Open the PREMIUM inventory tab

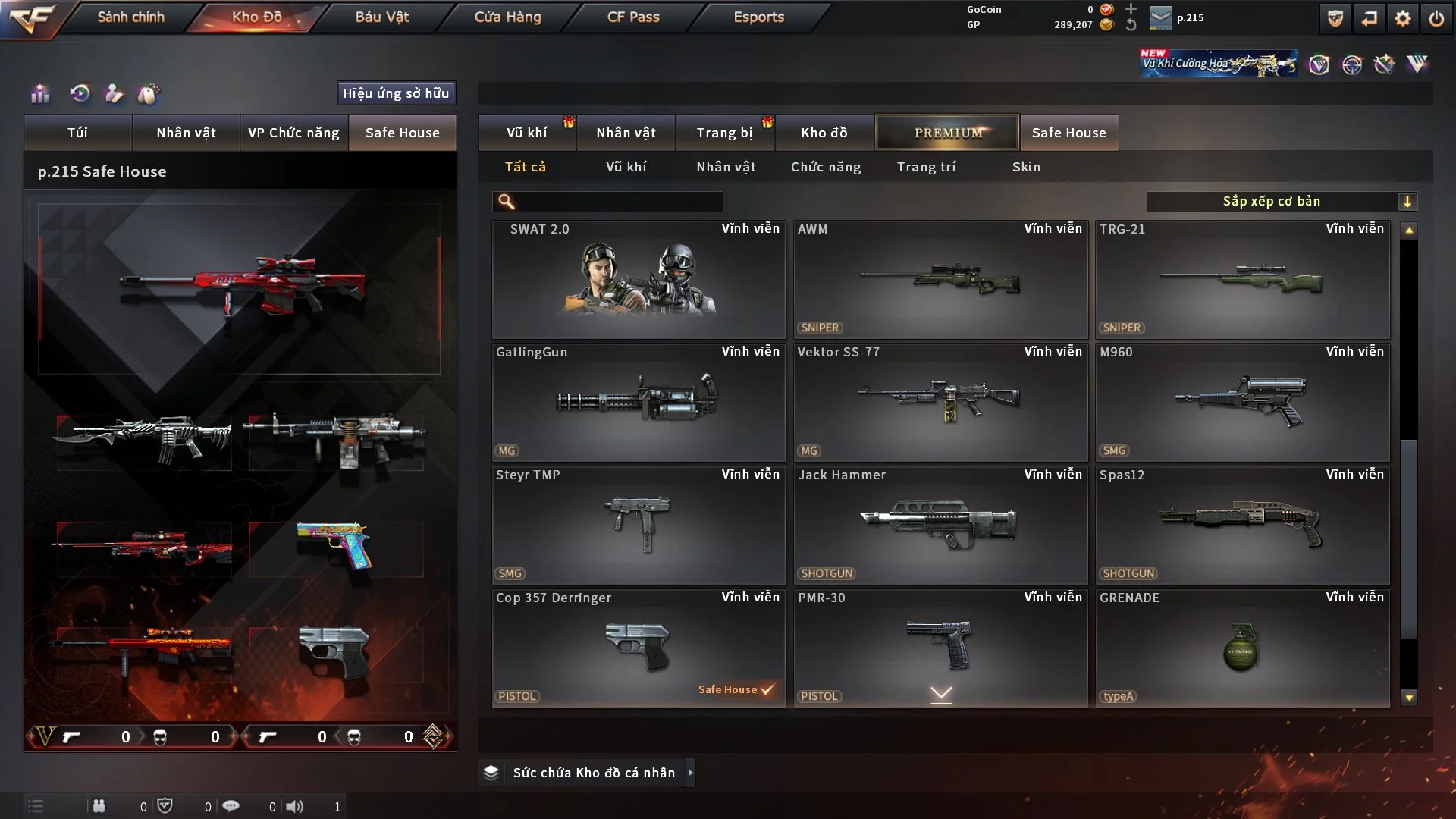tap(947, 133)
